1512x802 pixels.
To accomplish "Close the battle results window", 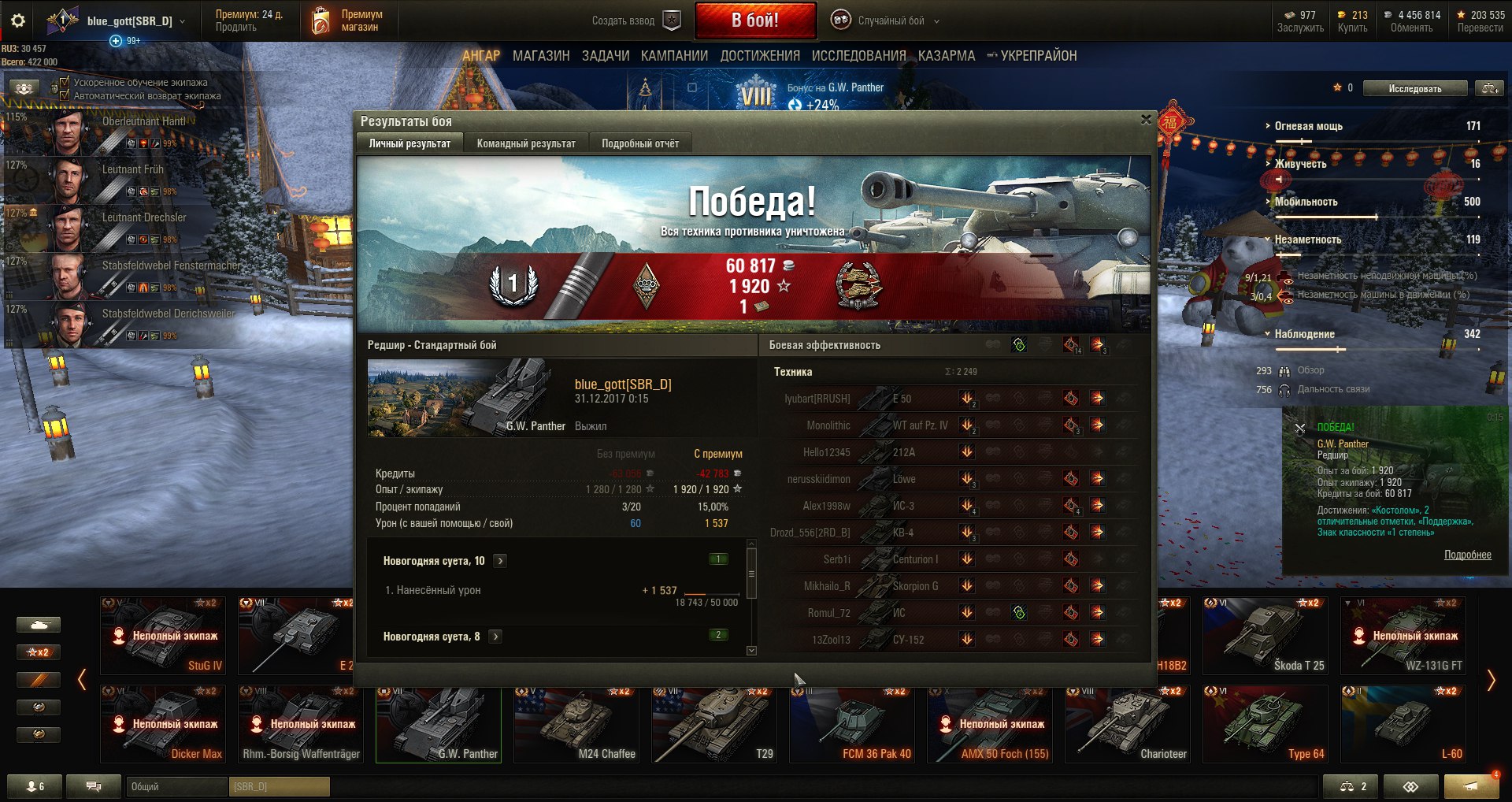I will click(x=1146, y=120).
